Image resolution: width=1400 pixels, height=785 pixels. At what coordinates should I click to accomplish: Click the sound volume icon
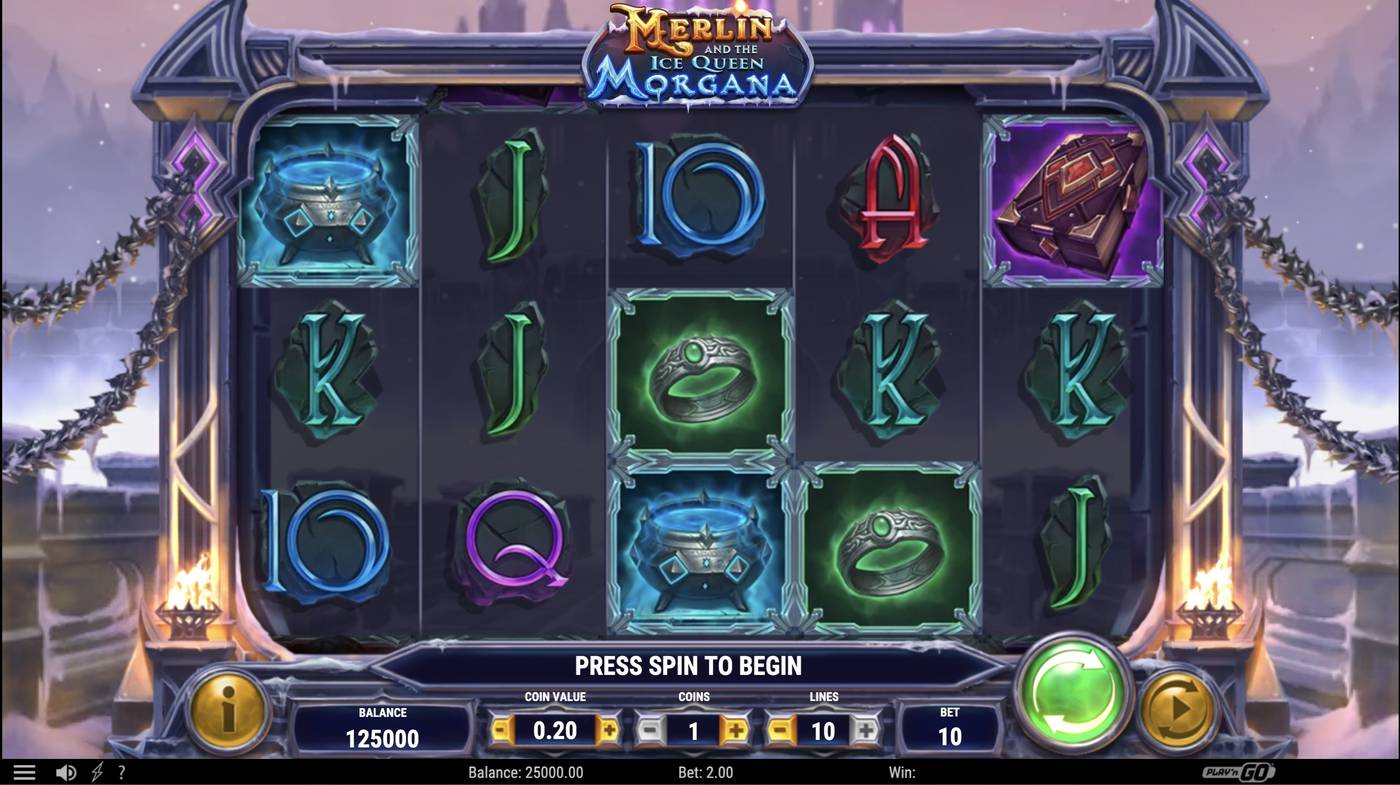(66, 771)
